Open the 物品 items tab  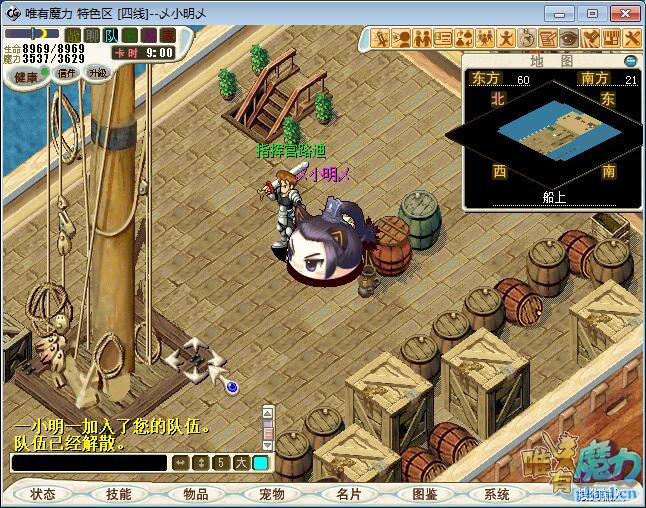coord(196,494)
